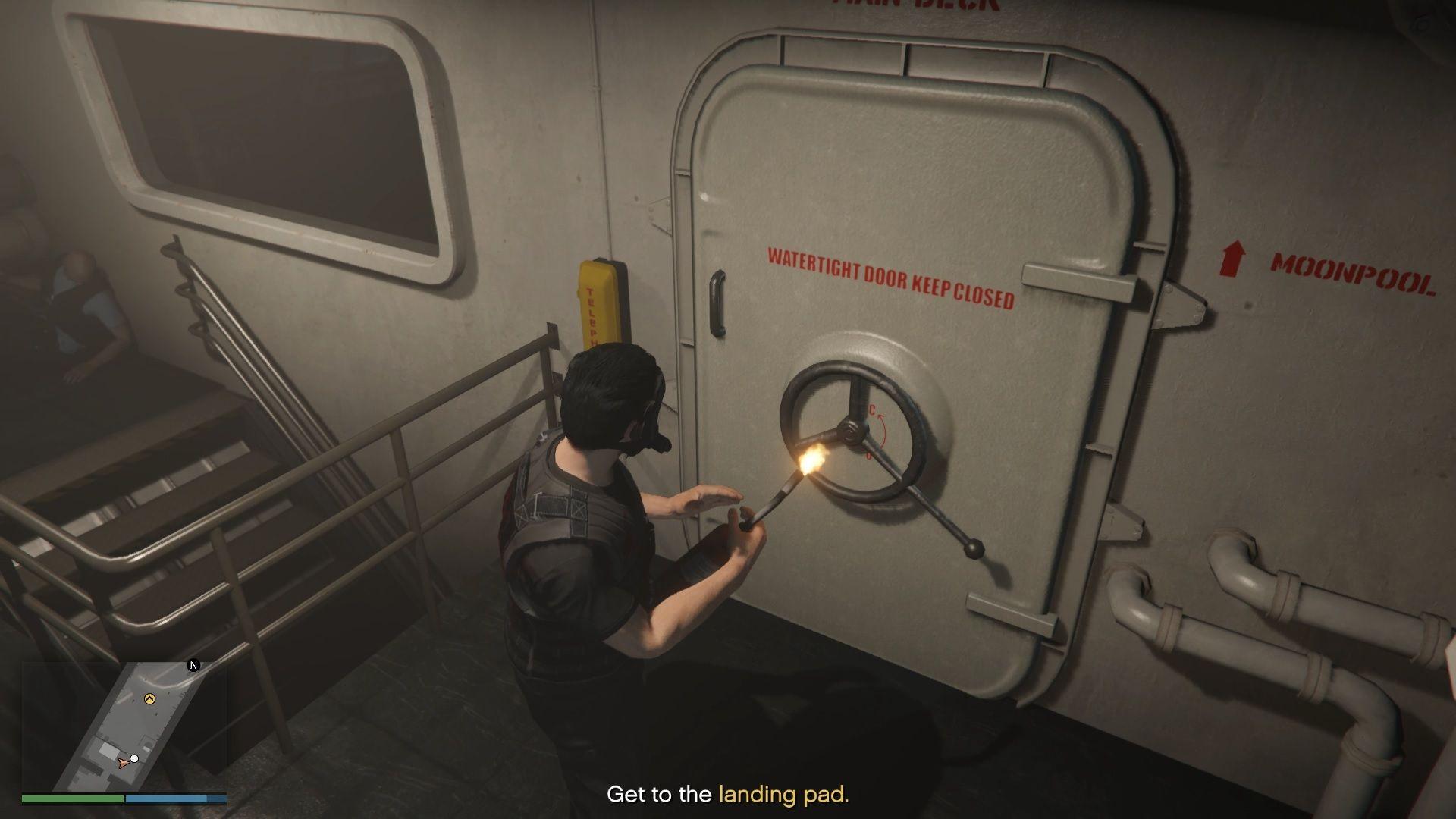The height and width of the screenshot is (819, 1456).
Task: Click the north compass indicator on the minimap
Action: pyautogui.click(x=193, y=666)
